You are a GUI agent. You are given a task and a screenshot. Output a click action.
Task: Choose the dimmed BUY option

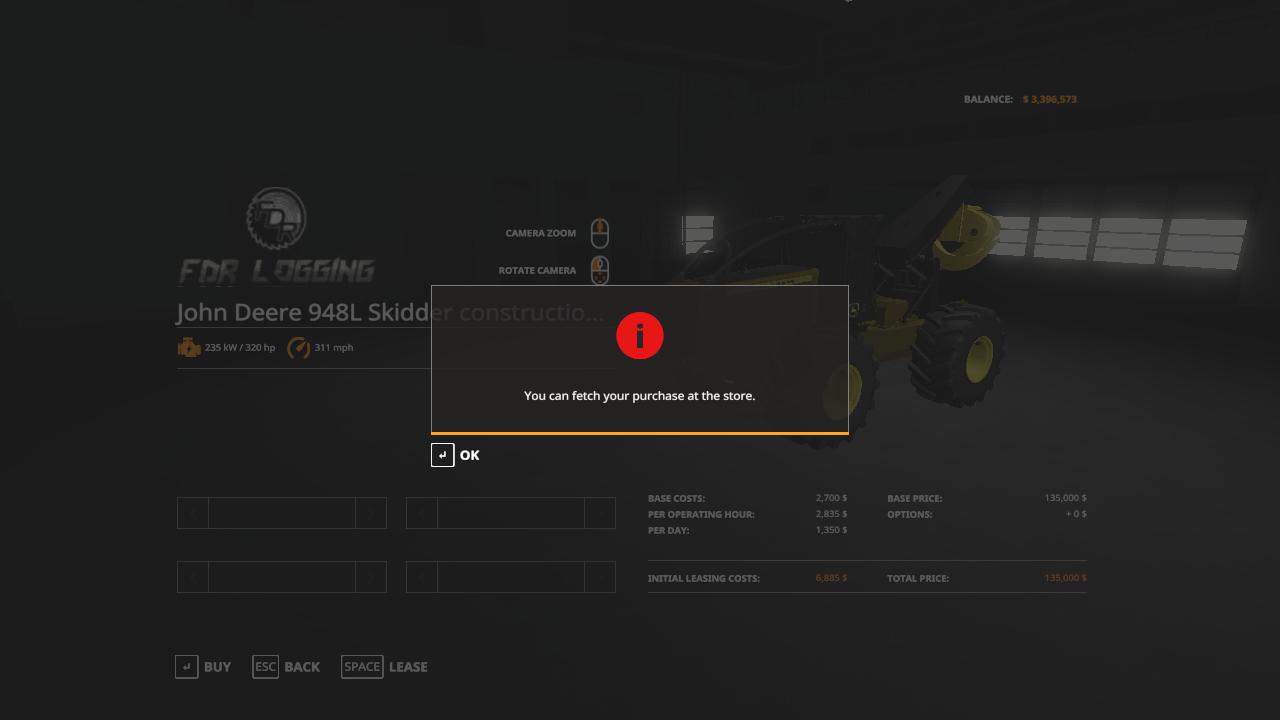pos(203,667)
